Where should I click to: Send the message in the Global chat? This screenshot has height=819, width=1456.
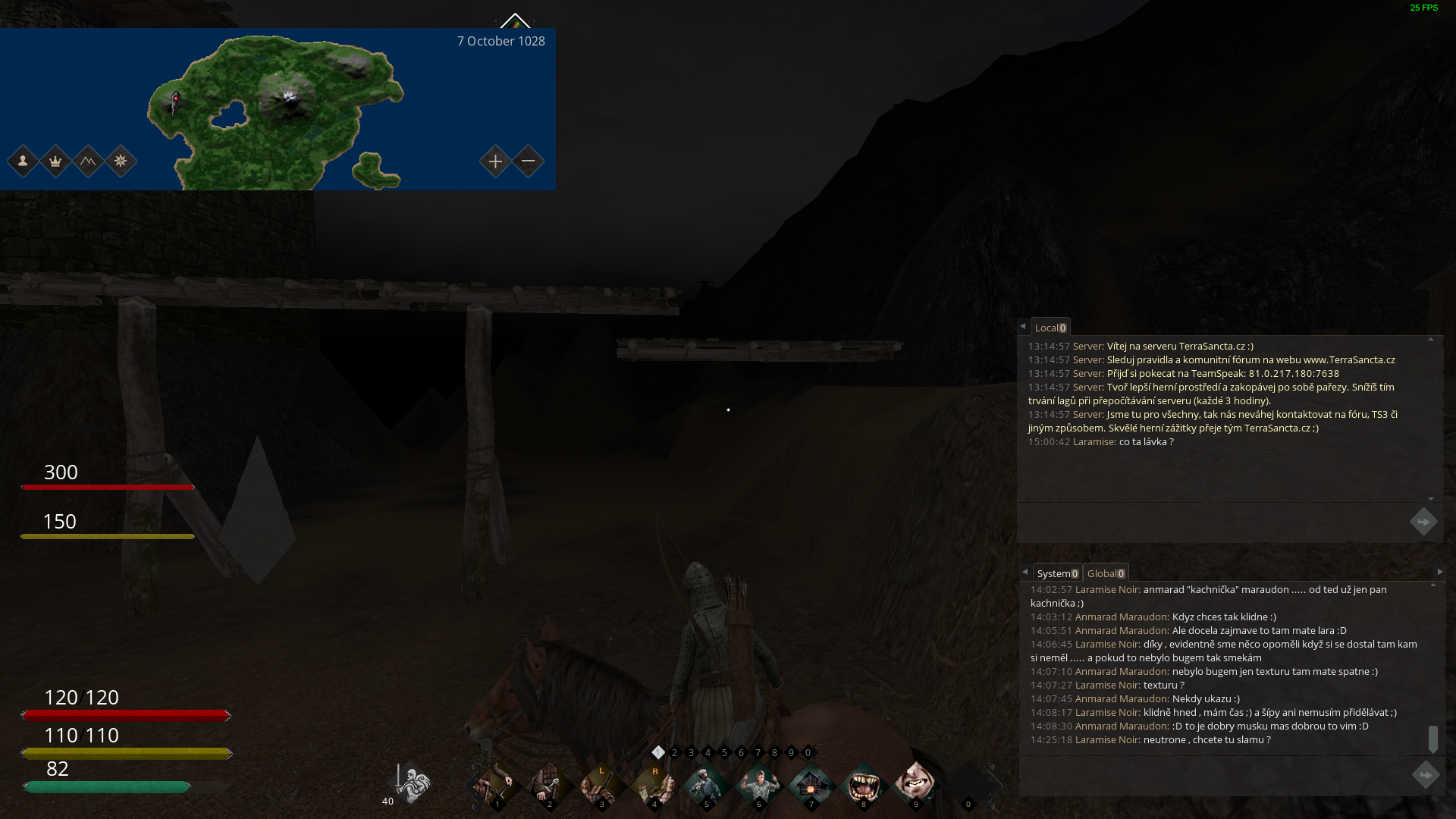[x=1425, y=775]
